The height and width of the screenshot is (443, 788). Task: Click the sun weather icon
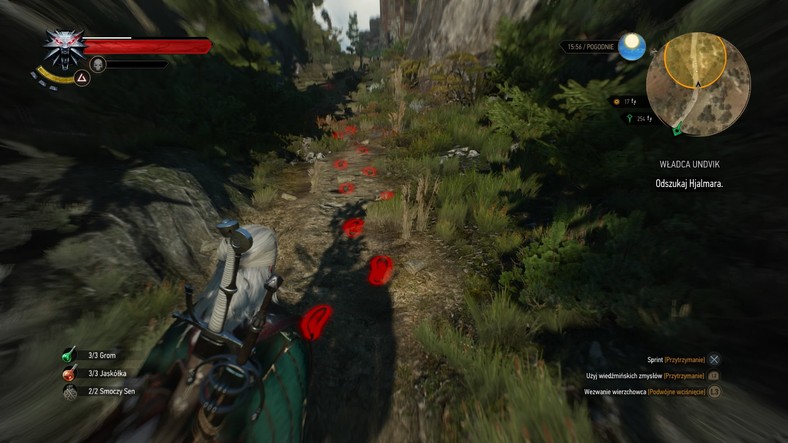tap(631, 46)
